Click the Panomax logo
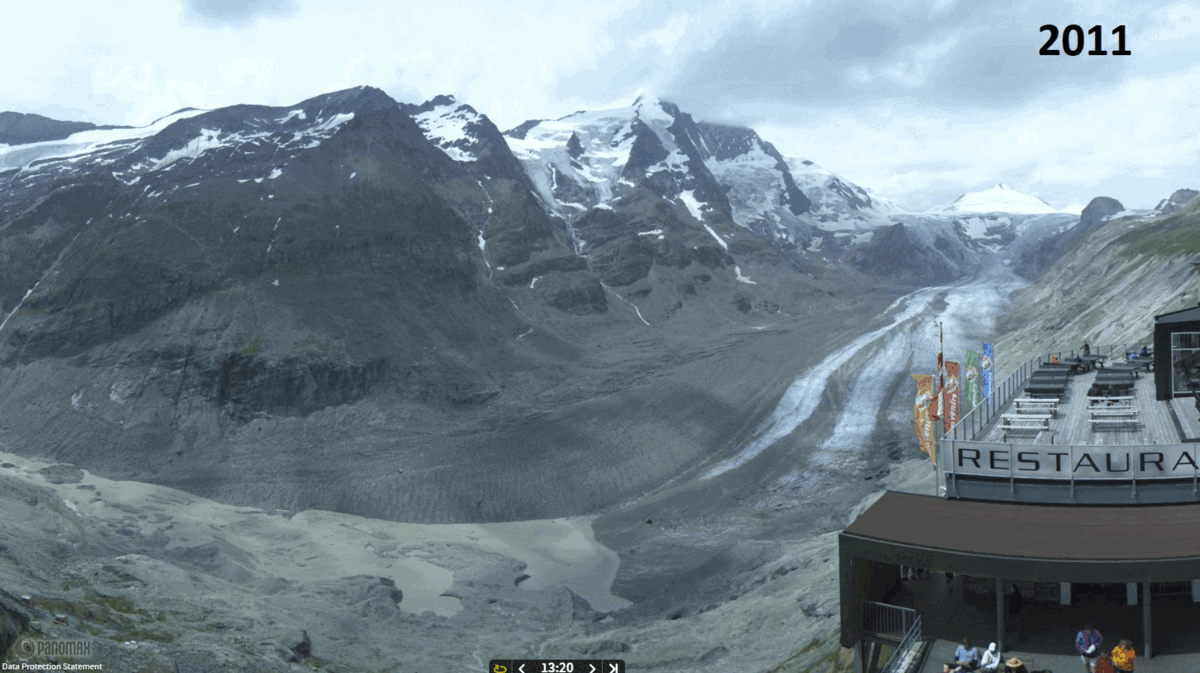The image size is (1200, 673). (53, 648)
